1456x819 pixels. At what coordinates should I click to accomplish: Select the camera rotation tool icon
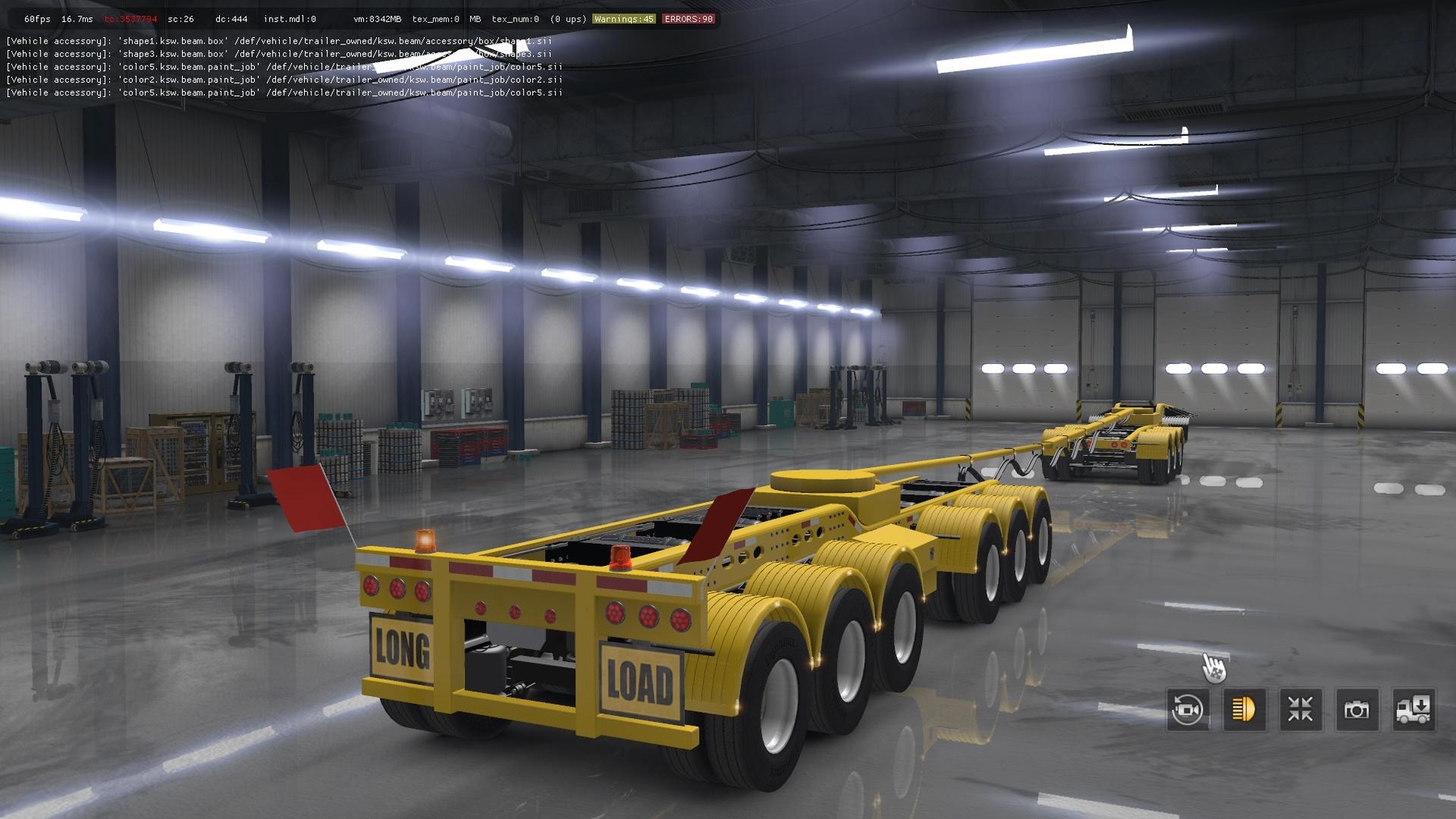(x=1186, y=709)
